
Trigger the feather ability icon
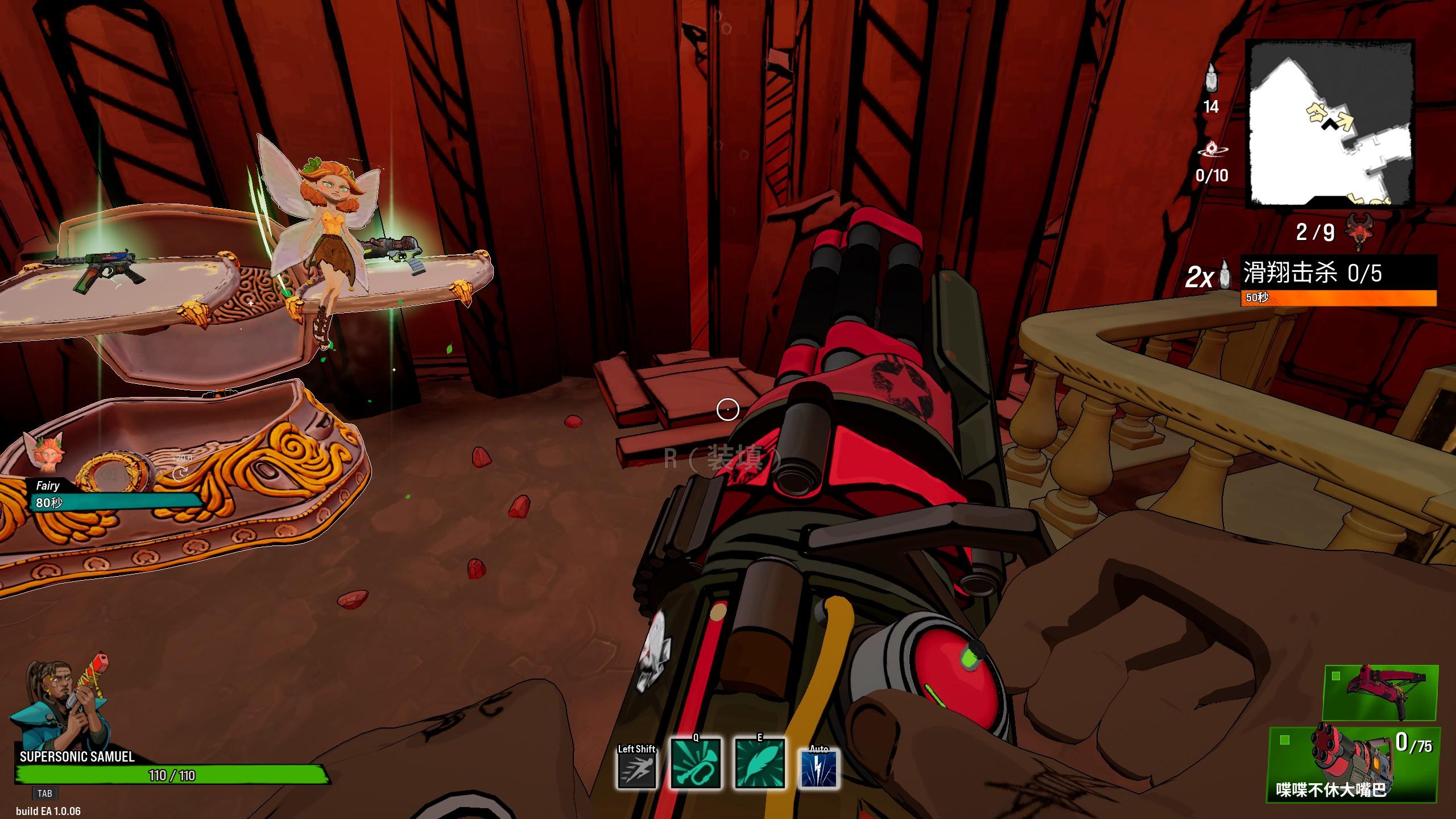760,763
